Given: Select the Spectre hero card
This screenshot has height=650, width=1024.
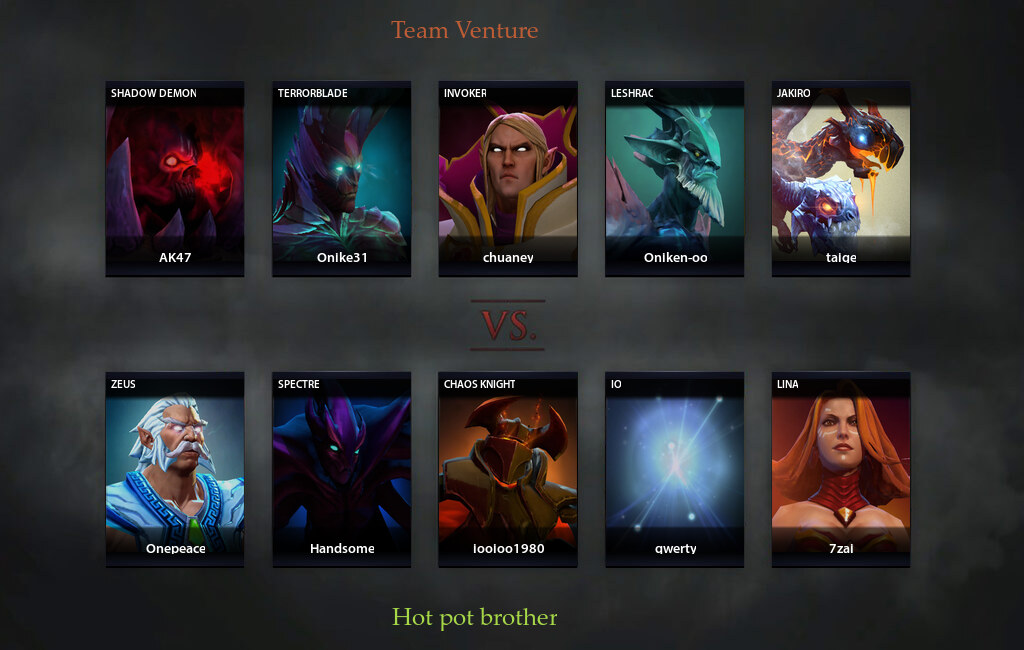Looking at the screenshot, I should coord(341,469).
